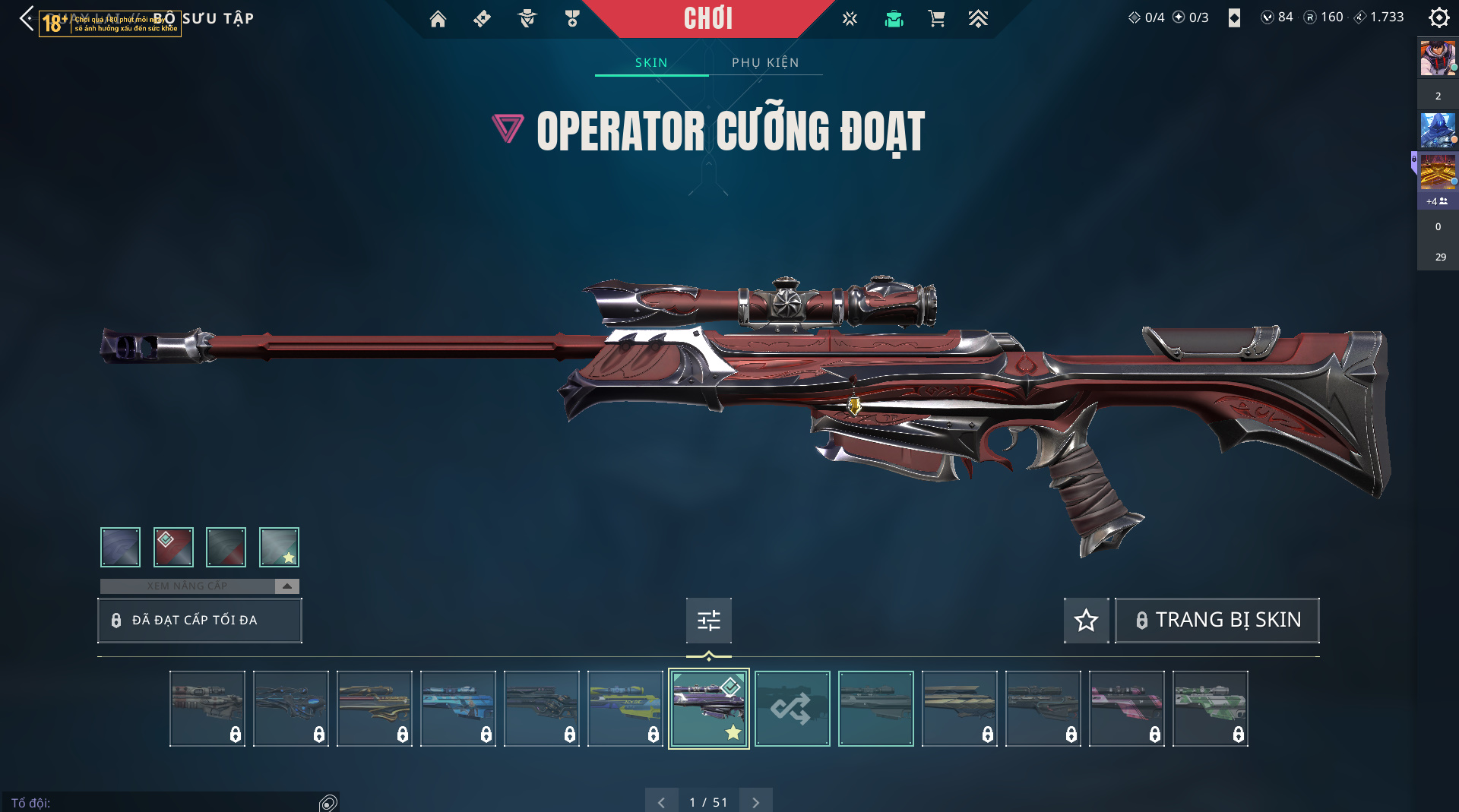Open the top friend avatar in sidebar
Viewport: 1459px width, 812px height.
(x=1437, y=58)
